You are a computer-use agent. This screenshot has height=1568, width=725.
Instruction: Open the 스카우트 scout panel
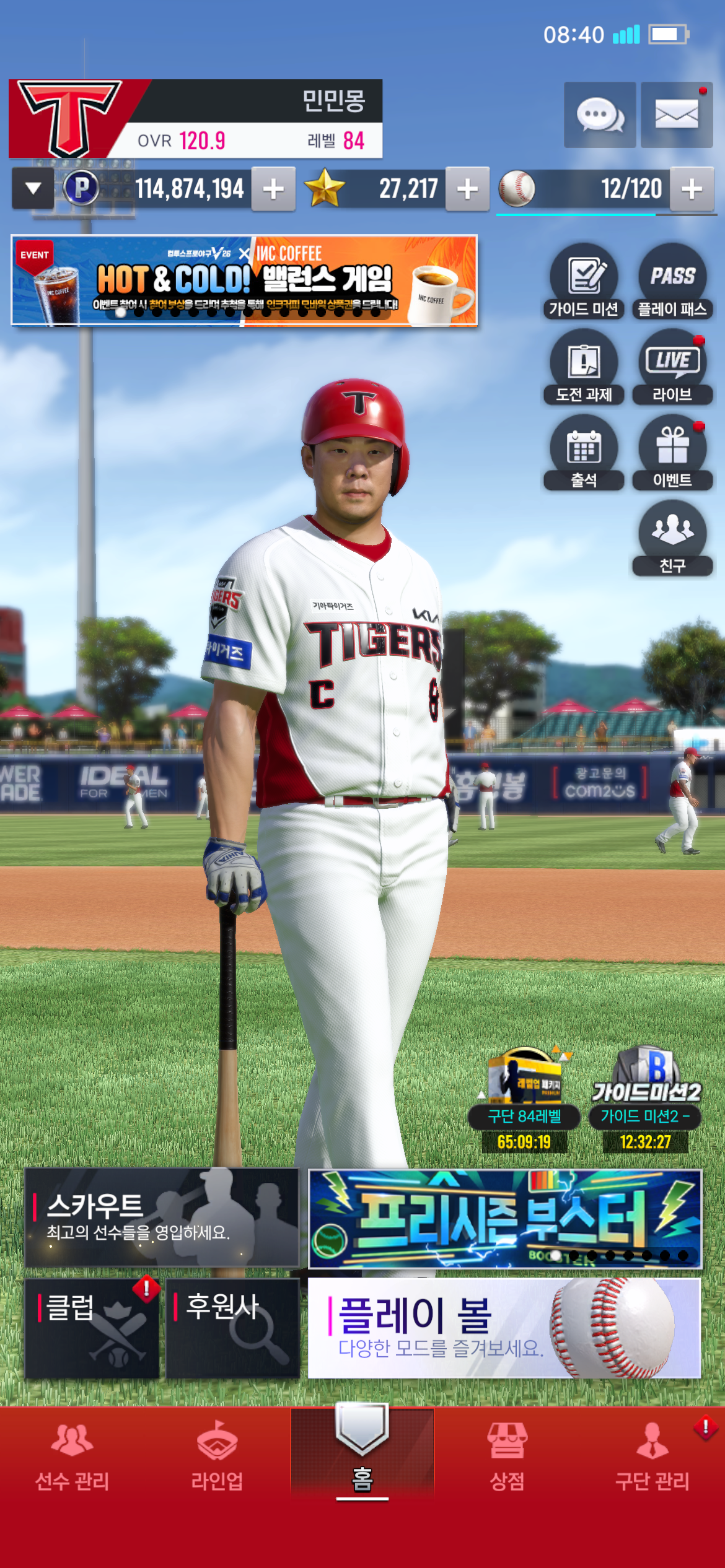tap(162, 1217)
